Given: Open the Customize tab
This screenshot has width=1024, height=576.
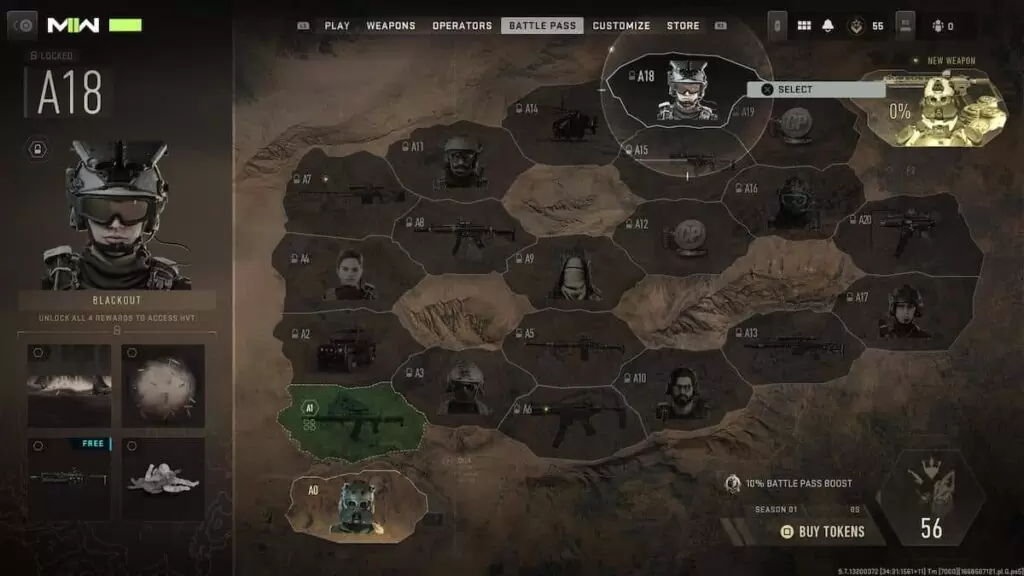Looking at the screenshot, I should click(621, 26).
